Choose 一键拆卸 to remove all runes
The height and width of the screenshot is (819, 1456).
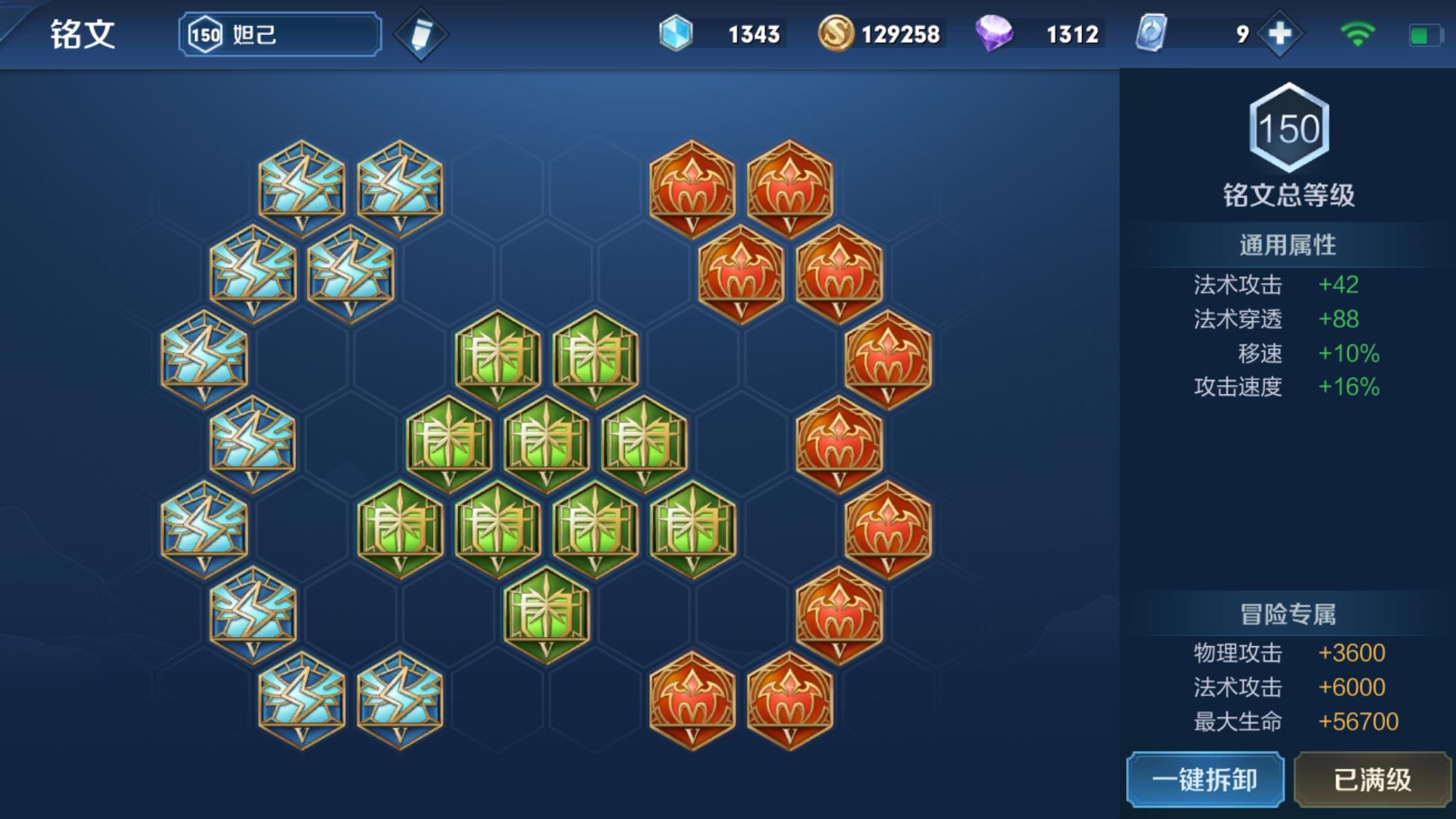point(1205,780)
